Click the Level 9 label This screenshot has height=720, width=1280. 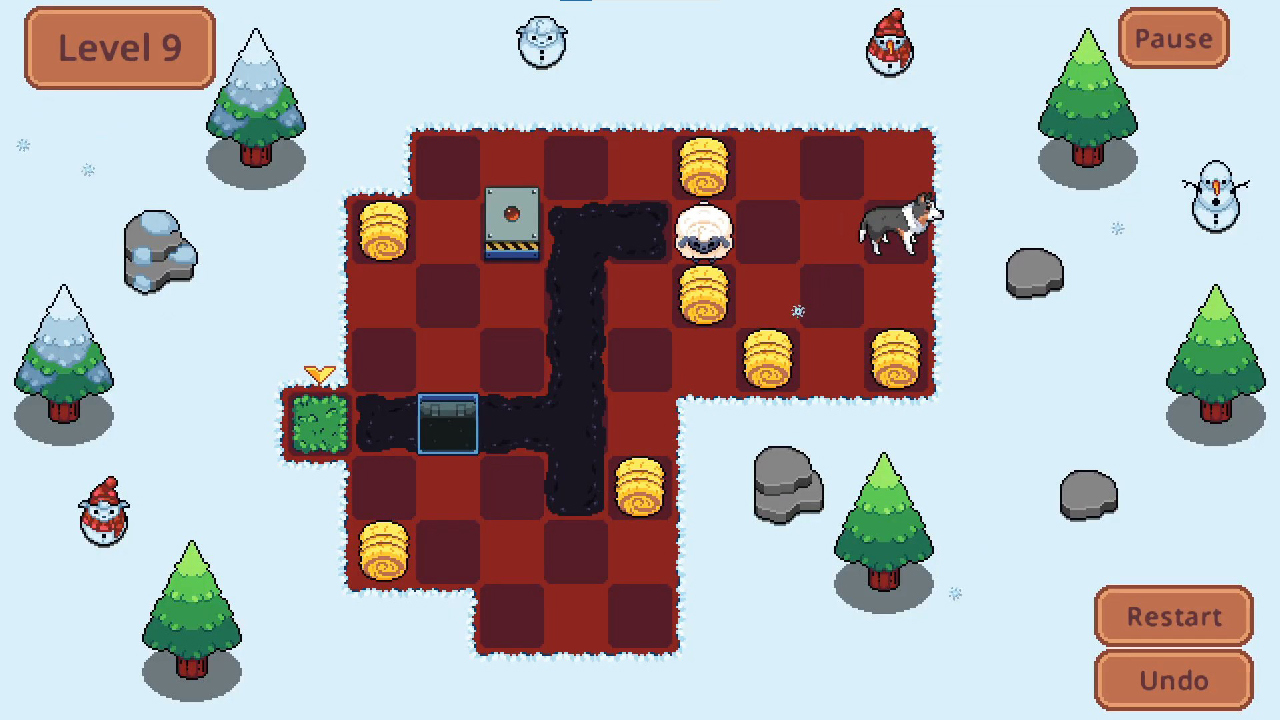(x=119, y=47)
